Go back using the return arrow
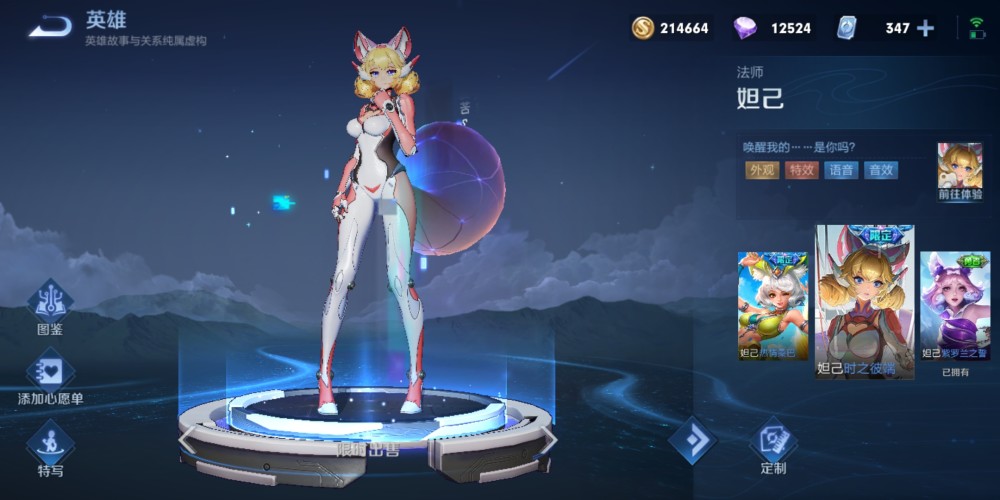Screen dimensions: 1000x500 49,27
